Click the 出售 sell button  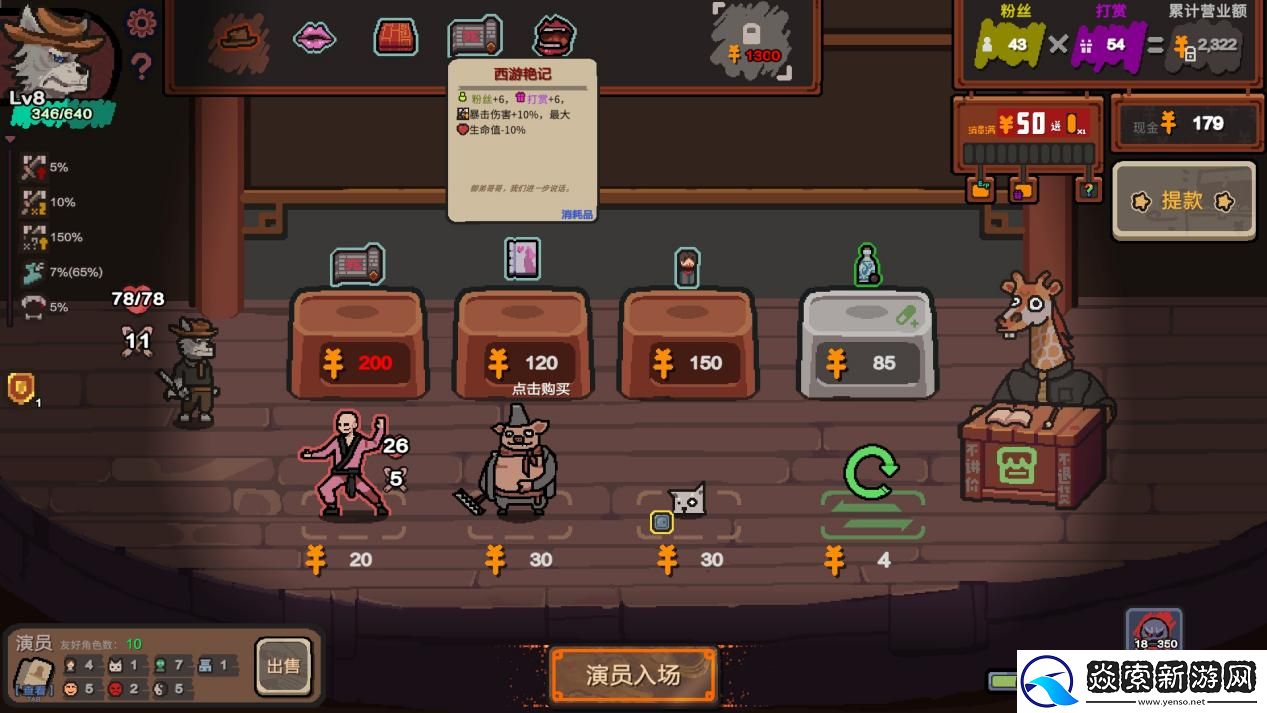click(283, 666)
